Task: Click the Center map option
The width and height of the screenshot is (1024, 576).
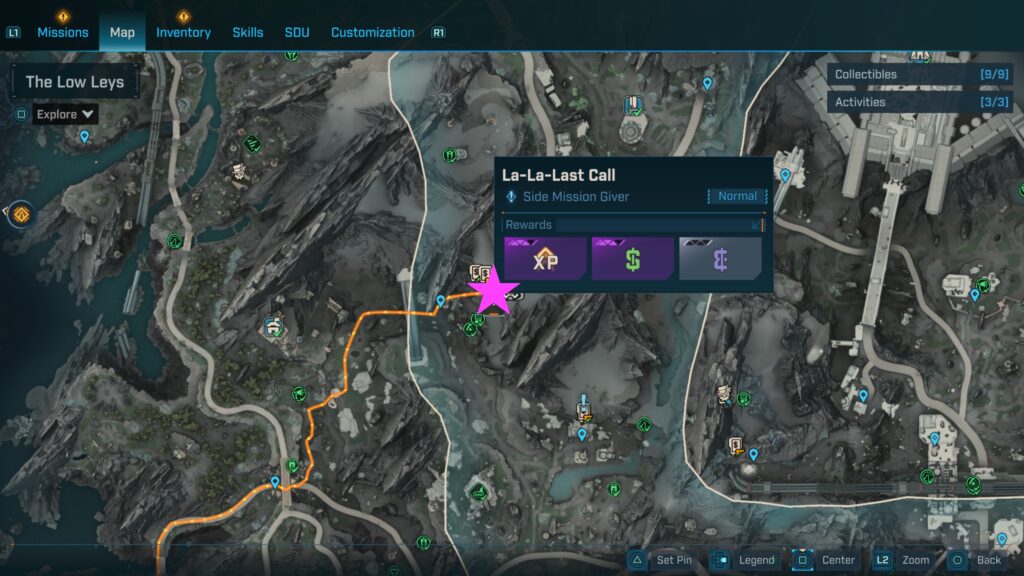Action: [826, 560]
